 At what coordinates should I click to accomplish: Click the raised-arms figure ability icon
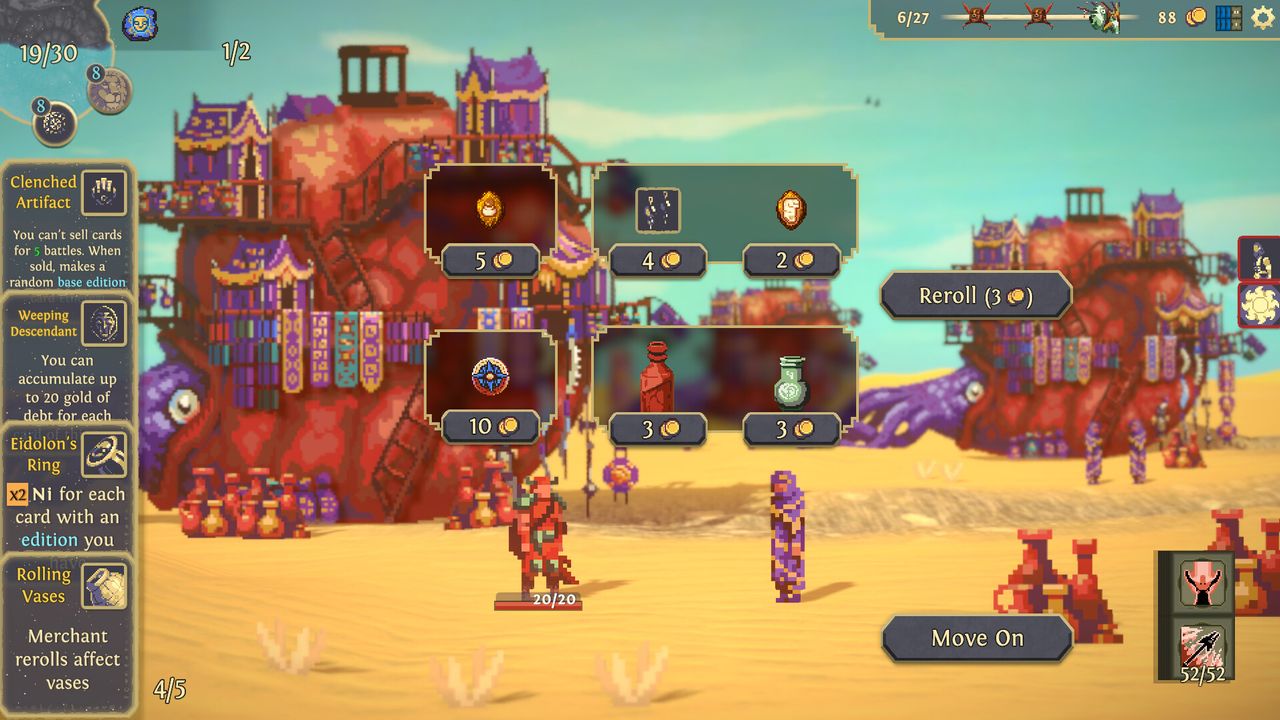[1201, 582]
